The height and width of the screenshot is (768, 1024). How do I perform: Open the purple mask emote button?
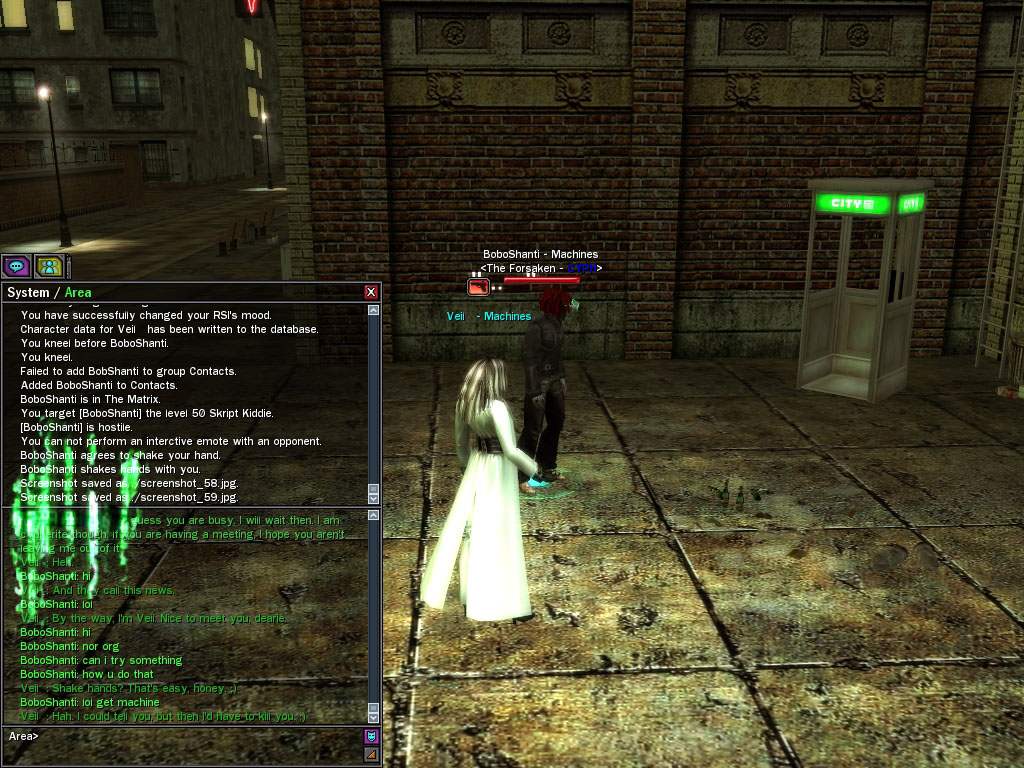tap(371, 736)
